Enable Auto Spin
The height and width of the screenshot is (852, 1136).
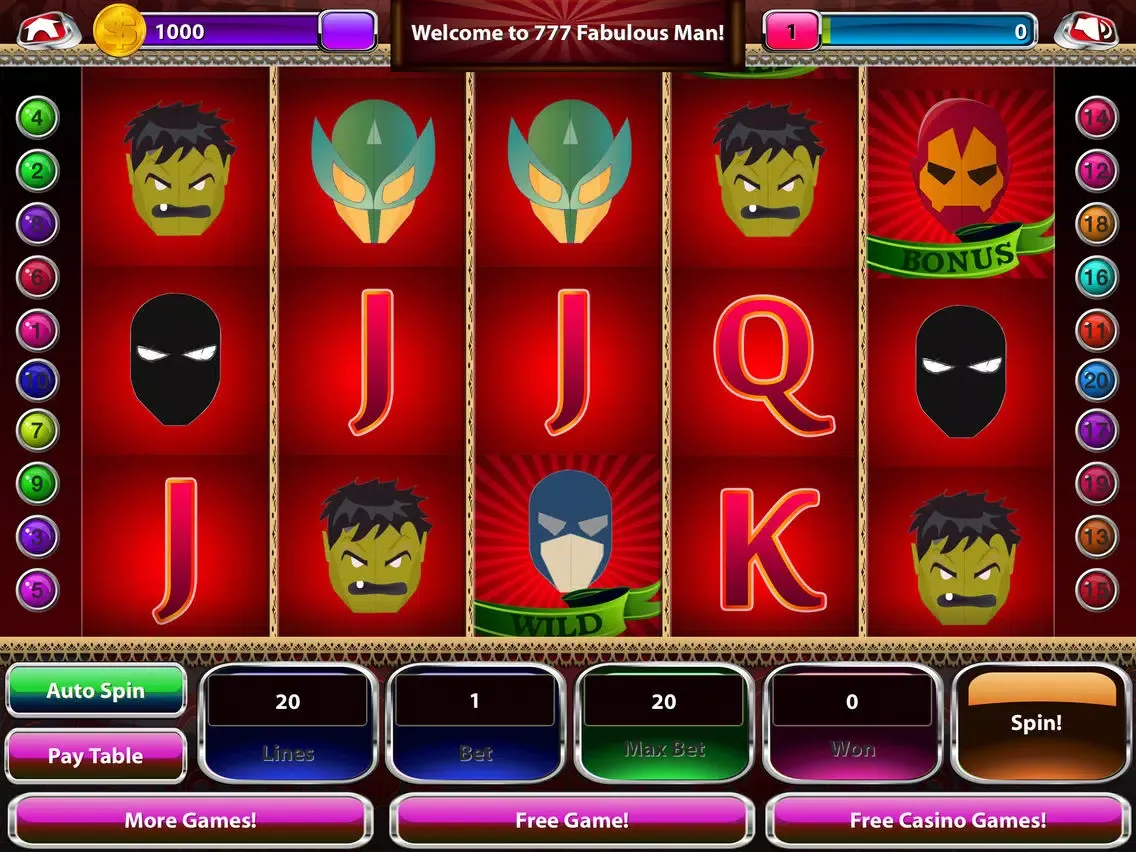96,690
